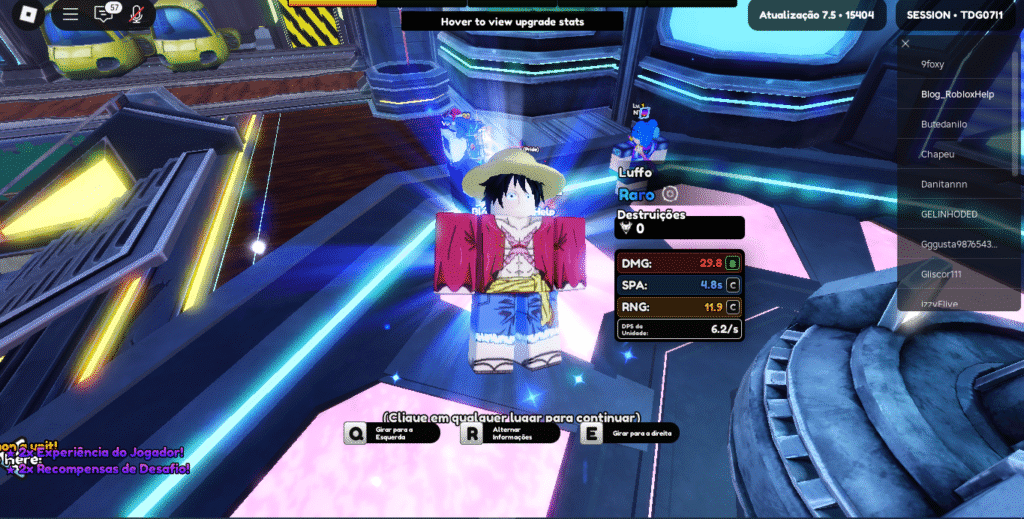
Task: Open the chat with 57 unread messages
Action: coord(104,15)
